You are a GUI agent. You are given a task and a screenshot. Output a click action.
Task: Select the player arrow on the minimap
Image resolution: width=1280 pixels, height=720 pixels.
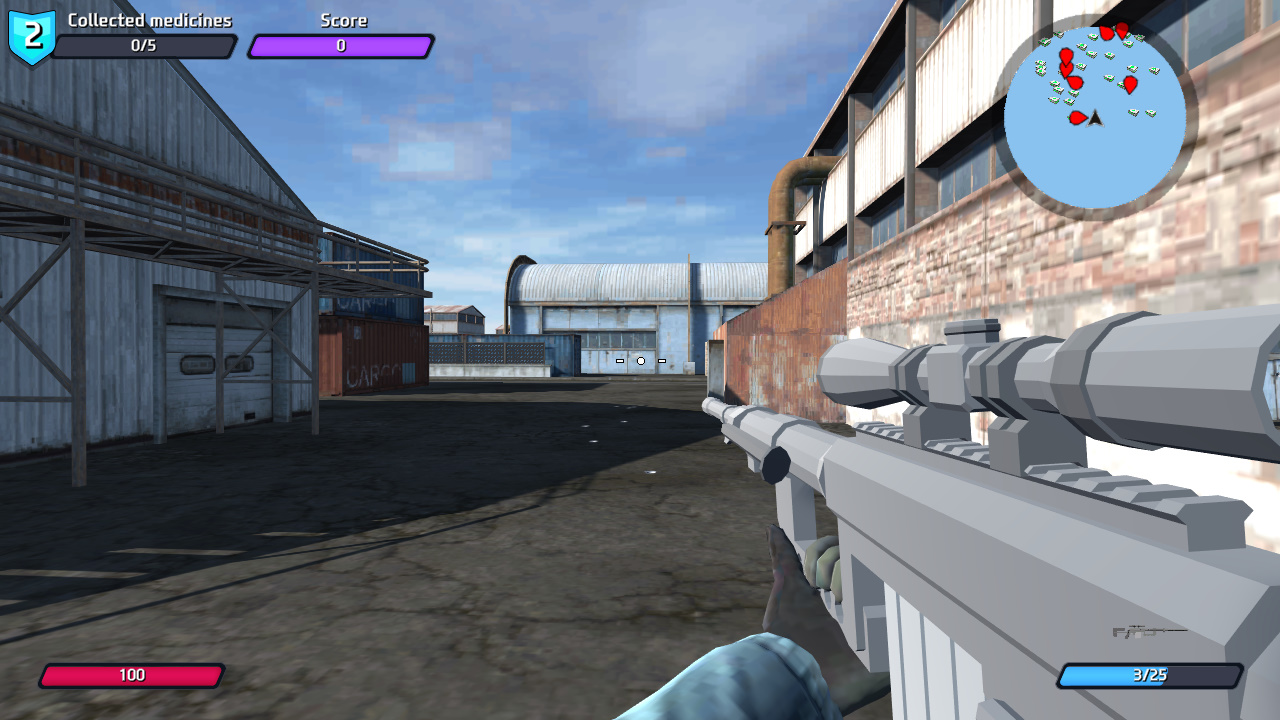tap(1096, 120)
